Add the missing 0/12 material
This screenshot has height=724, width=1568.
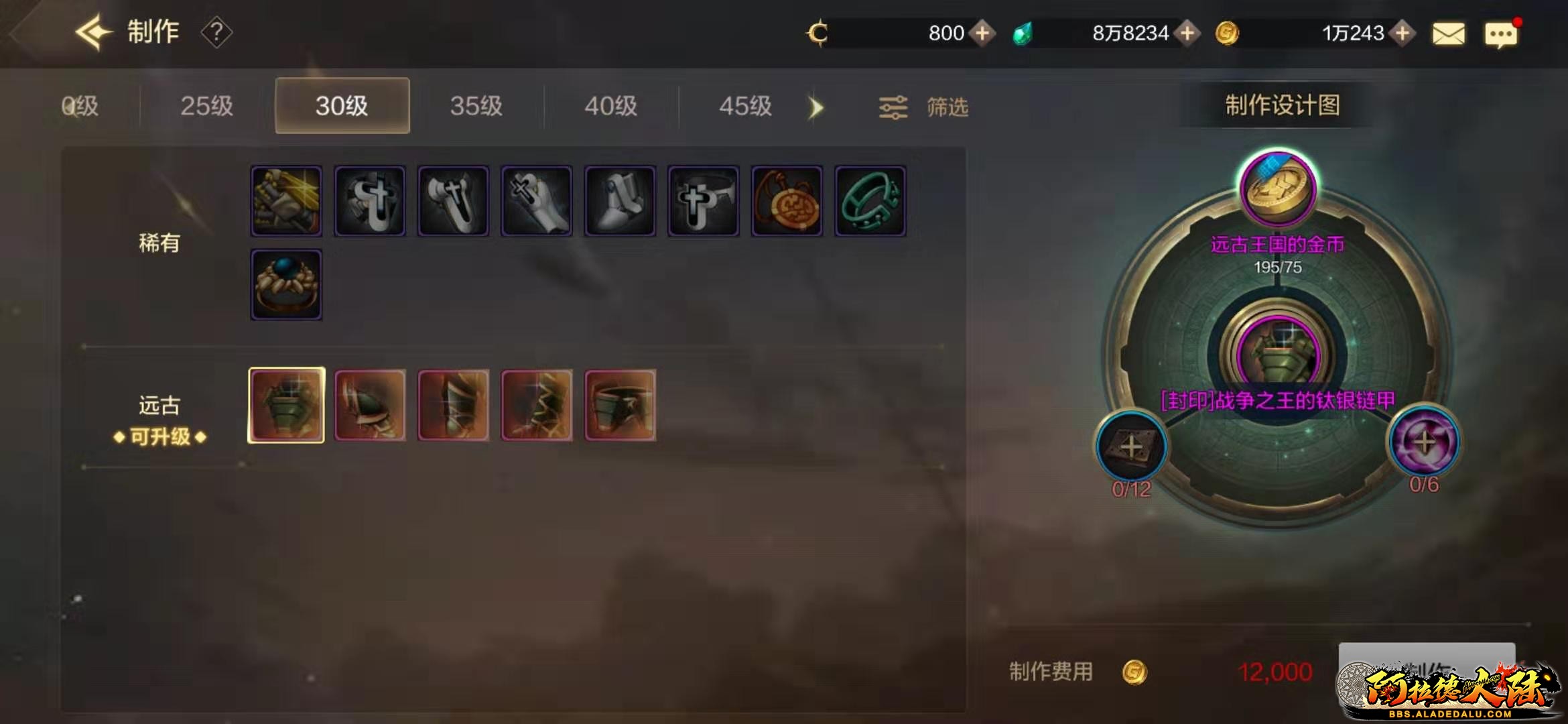(x=1131, y=446)
